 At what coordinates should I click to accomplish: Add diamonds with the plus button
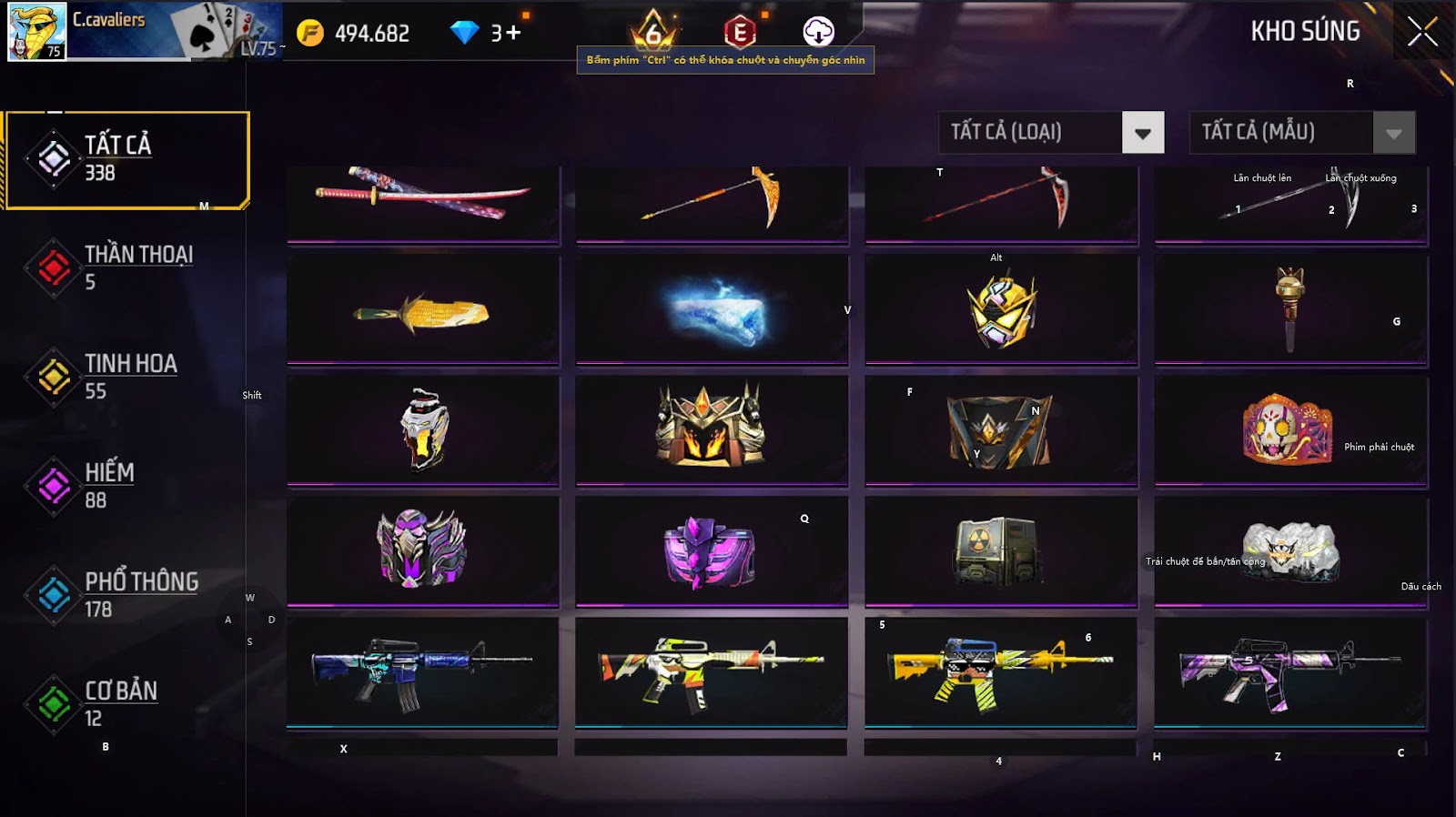tap(513, 34)
